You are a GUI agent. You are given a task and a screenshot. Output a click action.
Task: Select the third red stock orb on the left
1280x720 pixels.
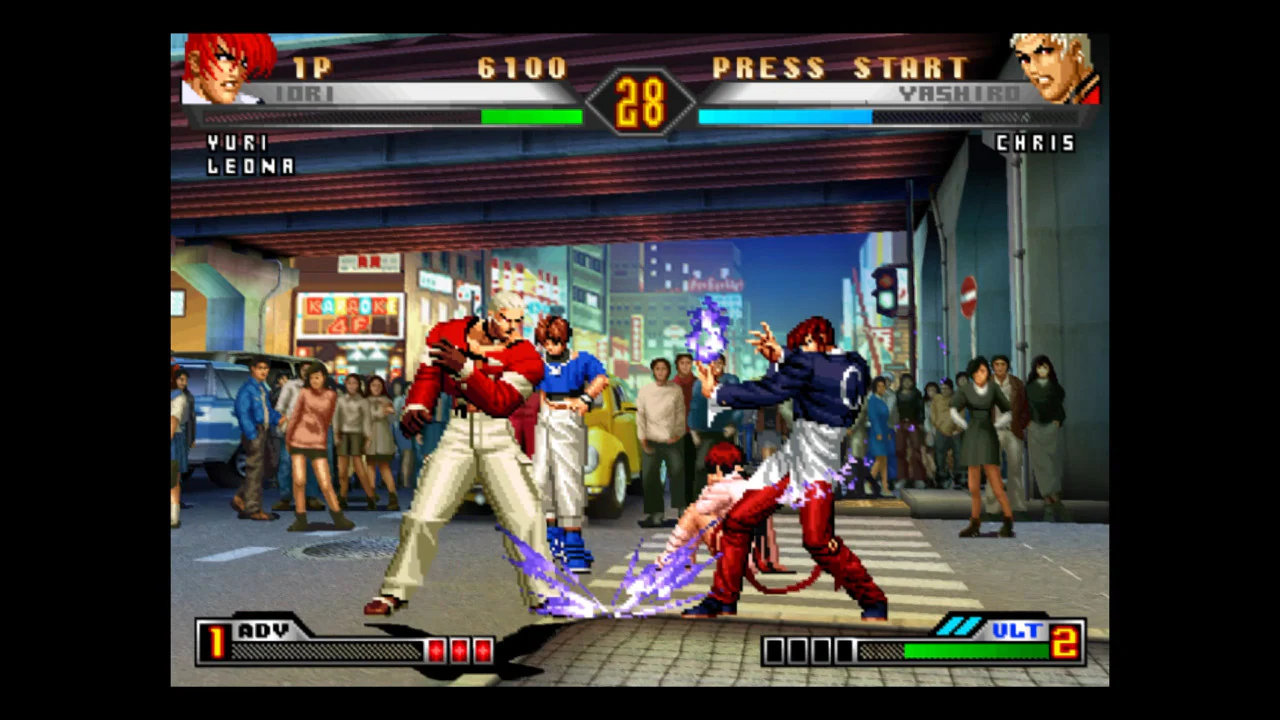coord(483,651)
